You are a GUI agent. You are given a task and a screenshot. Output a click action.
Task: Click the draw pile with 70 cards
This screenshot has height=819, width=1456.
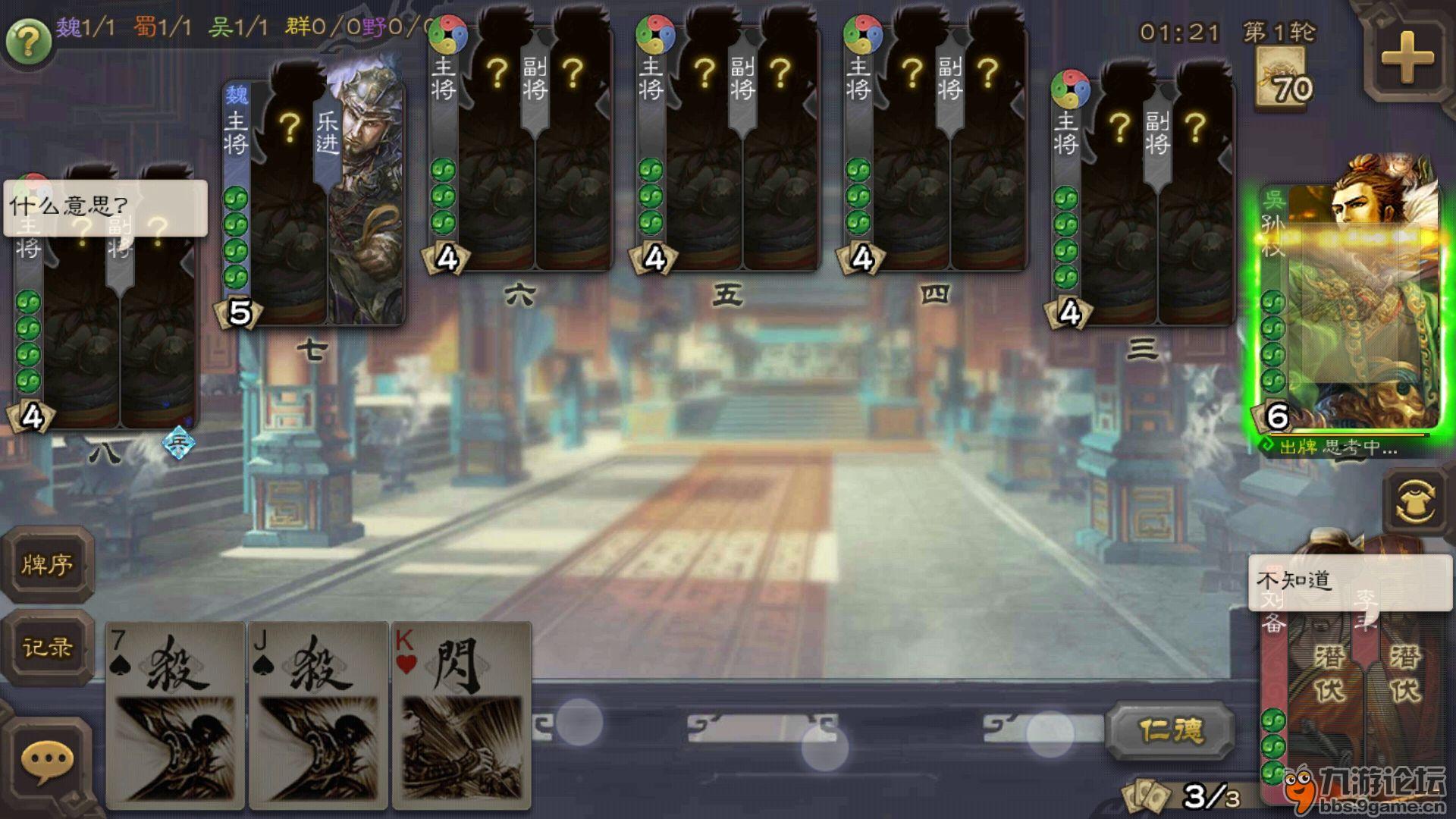(x=1281, y=78)
